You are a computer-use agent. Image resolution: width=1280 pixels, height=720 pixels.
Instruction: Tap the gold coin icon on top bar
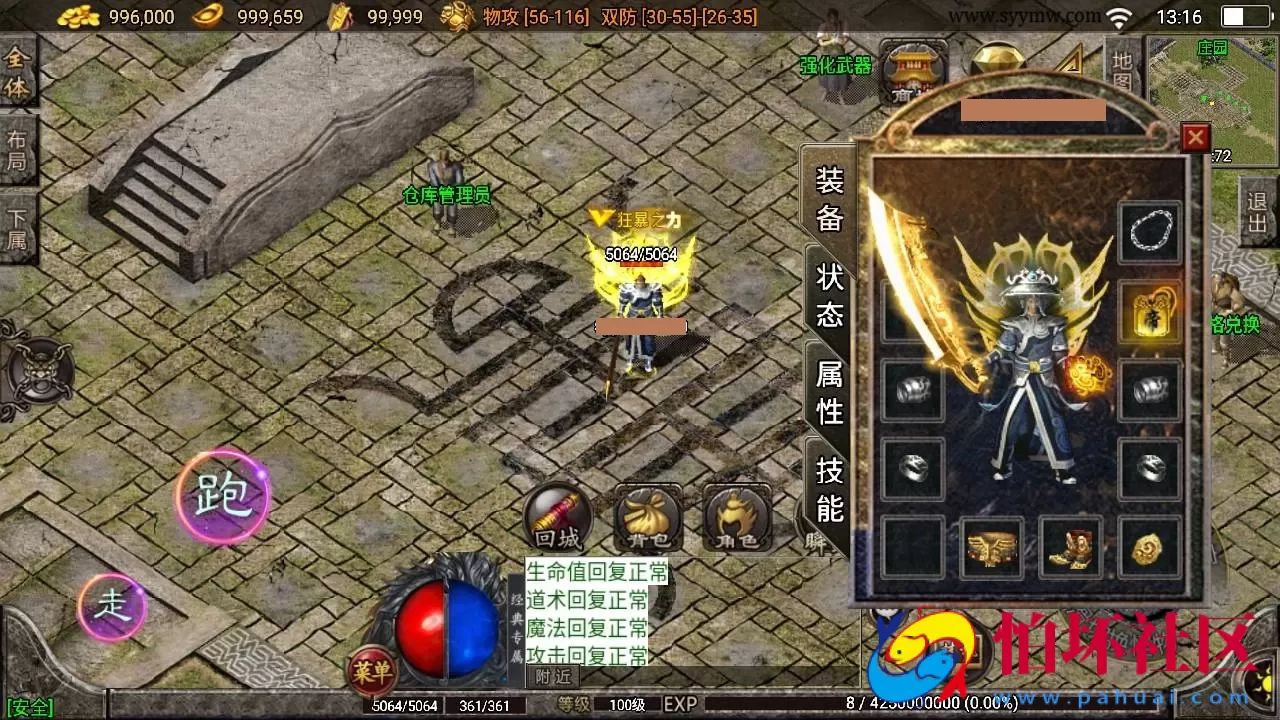78,16
